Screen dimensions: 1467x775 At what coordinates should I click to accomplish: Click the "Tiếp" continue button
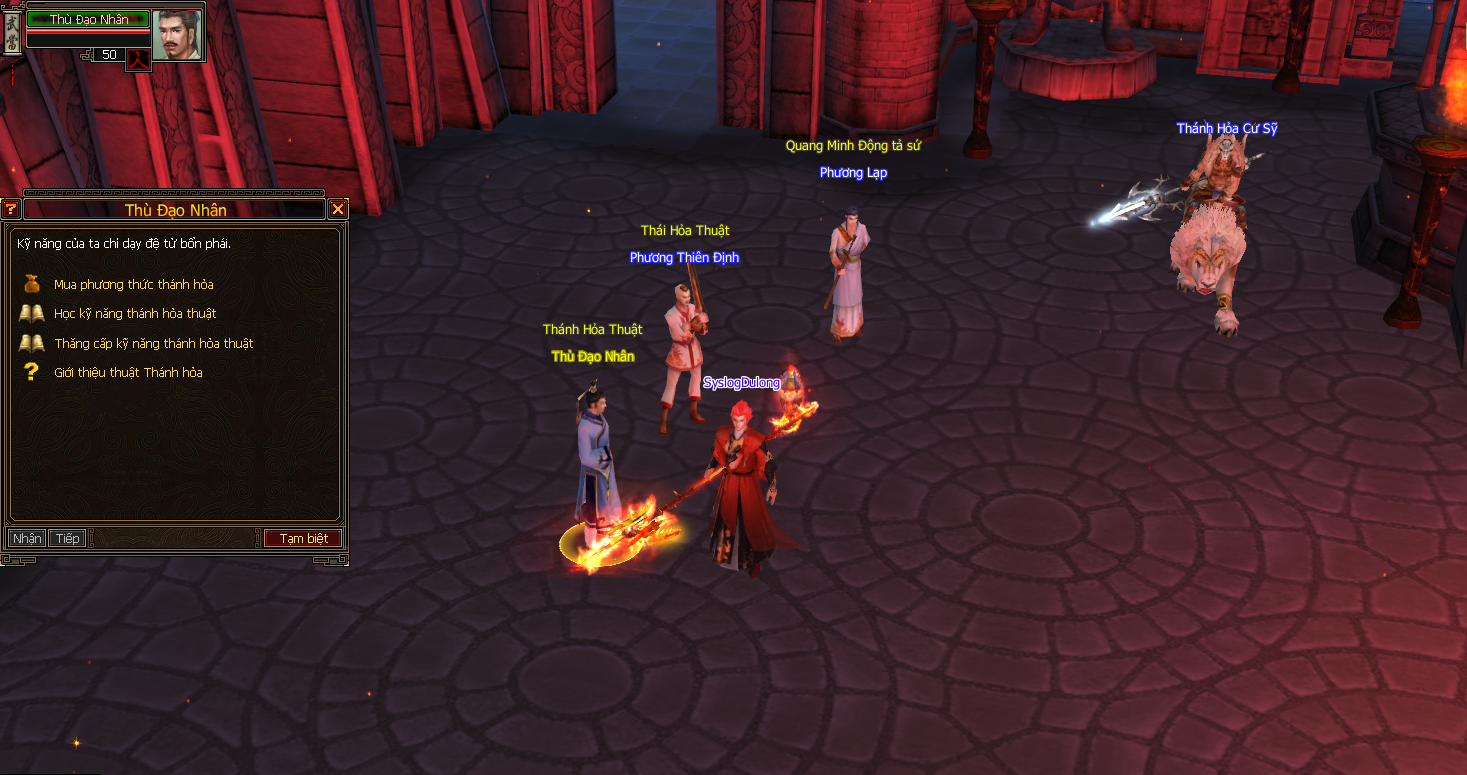(x=68, y=539)
